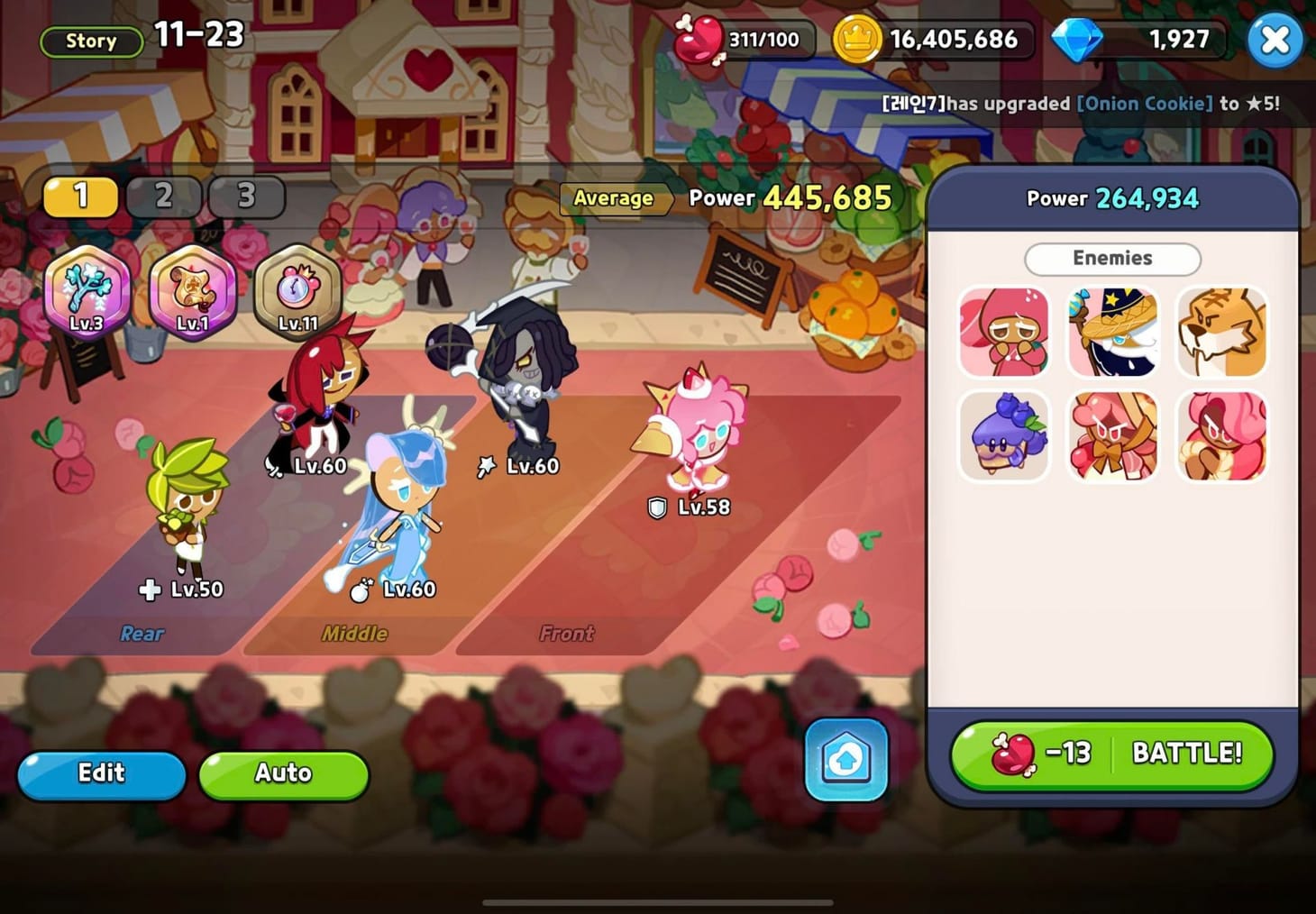This screenshot has height=914, width=1316.
Task: Select Dark Choco Cookie in the Front row
Action: [527, 388]
